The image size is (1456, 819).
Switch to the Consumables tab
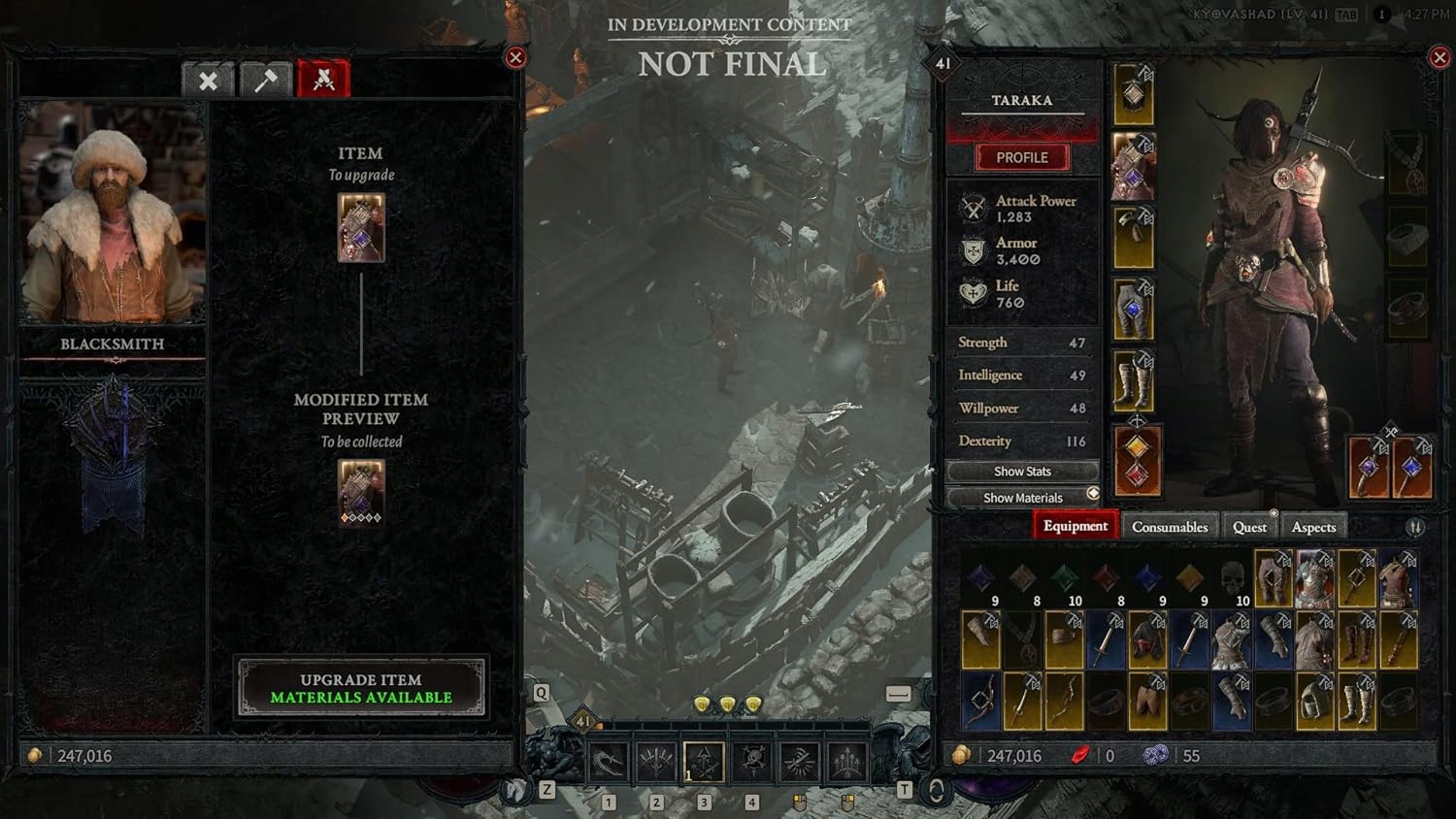(x=1169, y=526)
